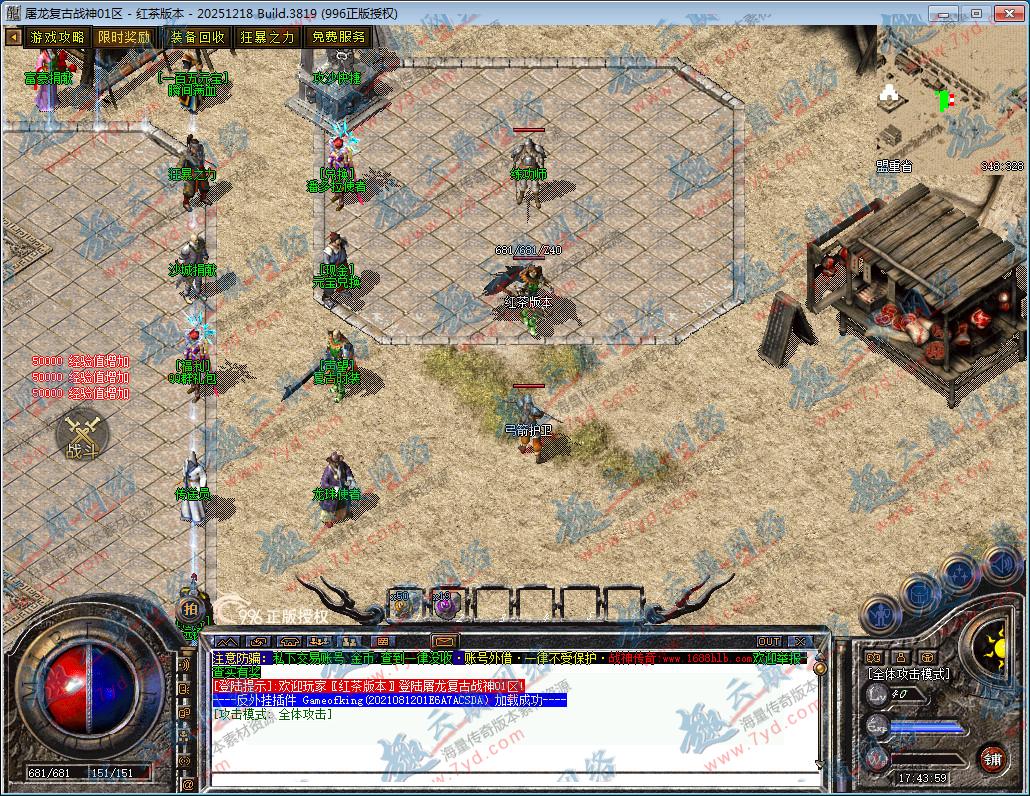The image size is (1030, 796).
Task: Open the 游戏攻略 game guide menu
Action: coord(57,37)
